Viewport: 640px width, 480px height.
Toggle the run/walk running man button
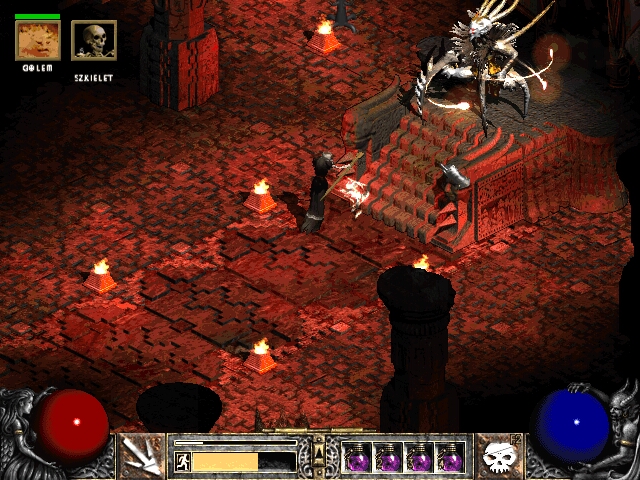pos(183,461)
